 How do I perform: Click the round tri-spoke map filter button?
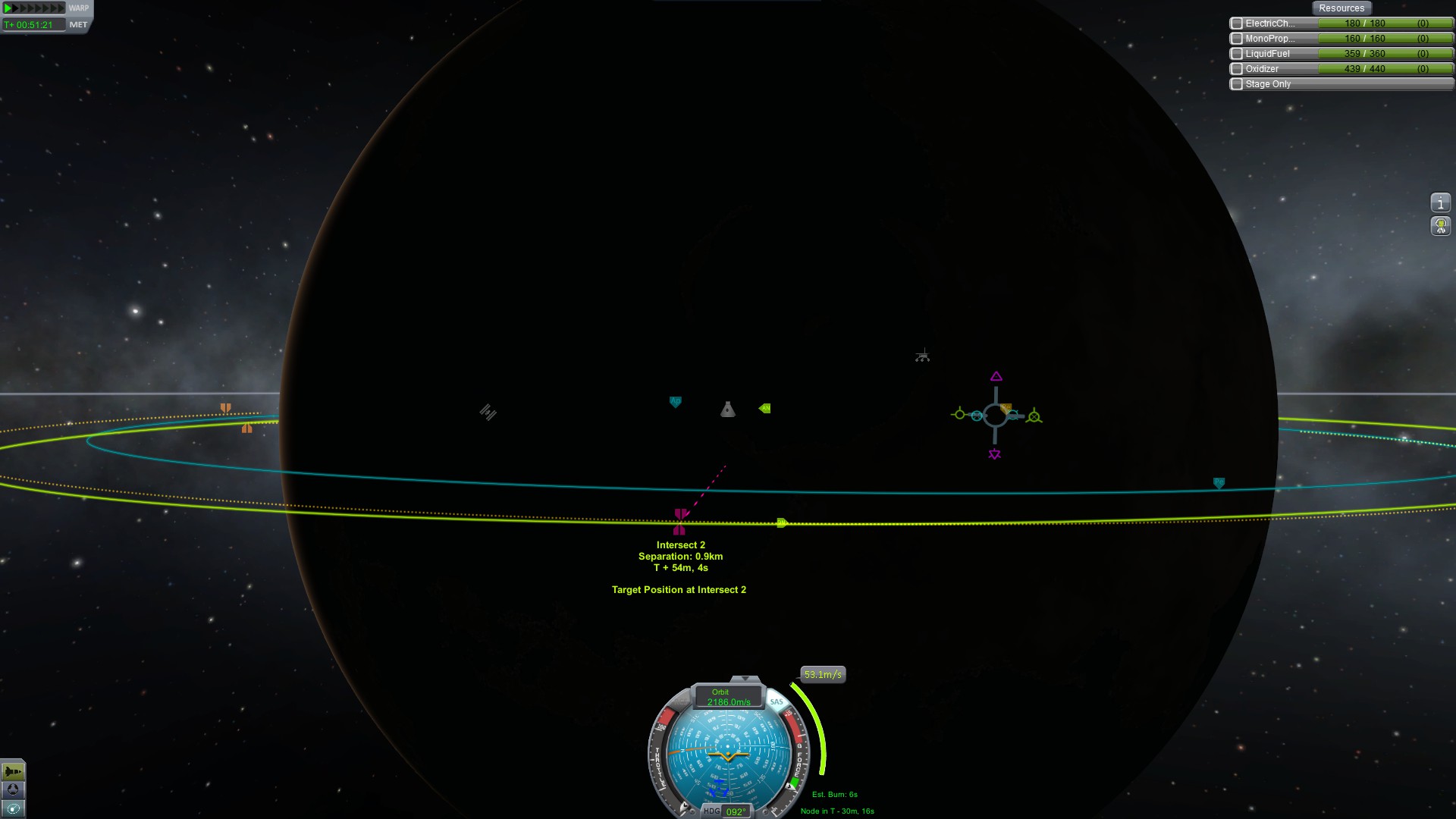[x=13, y=790]
